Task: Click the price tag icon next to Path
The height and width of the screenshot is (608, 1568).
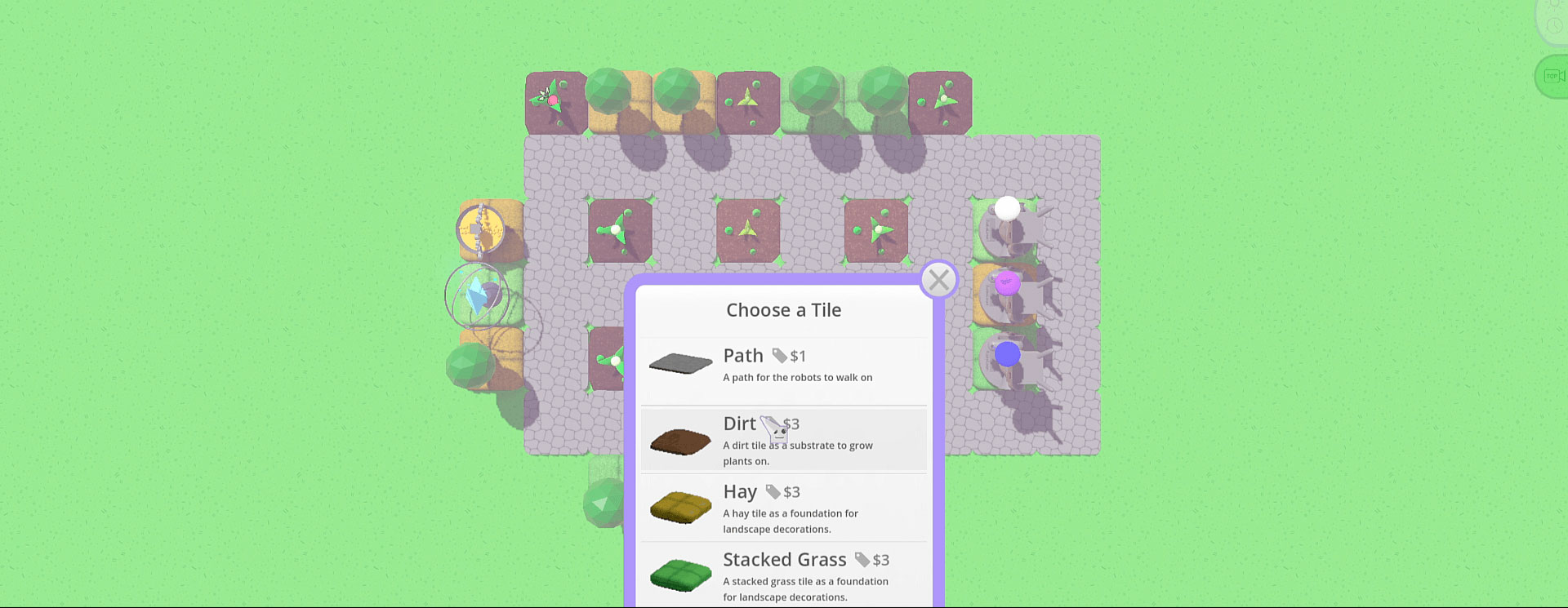Action: [782, 355]
